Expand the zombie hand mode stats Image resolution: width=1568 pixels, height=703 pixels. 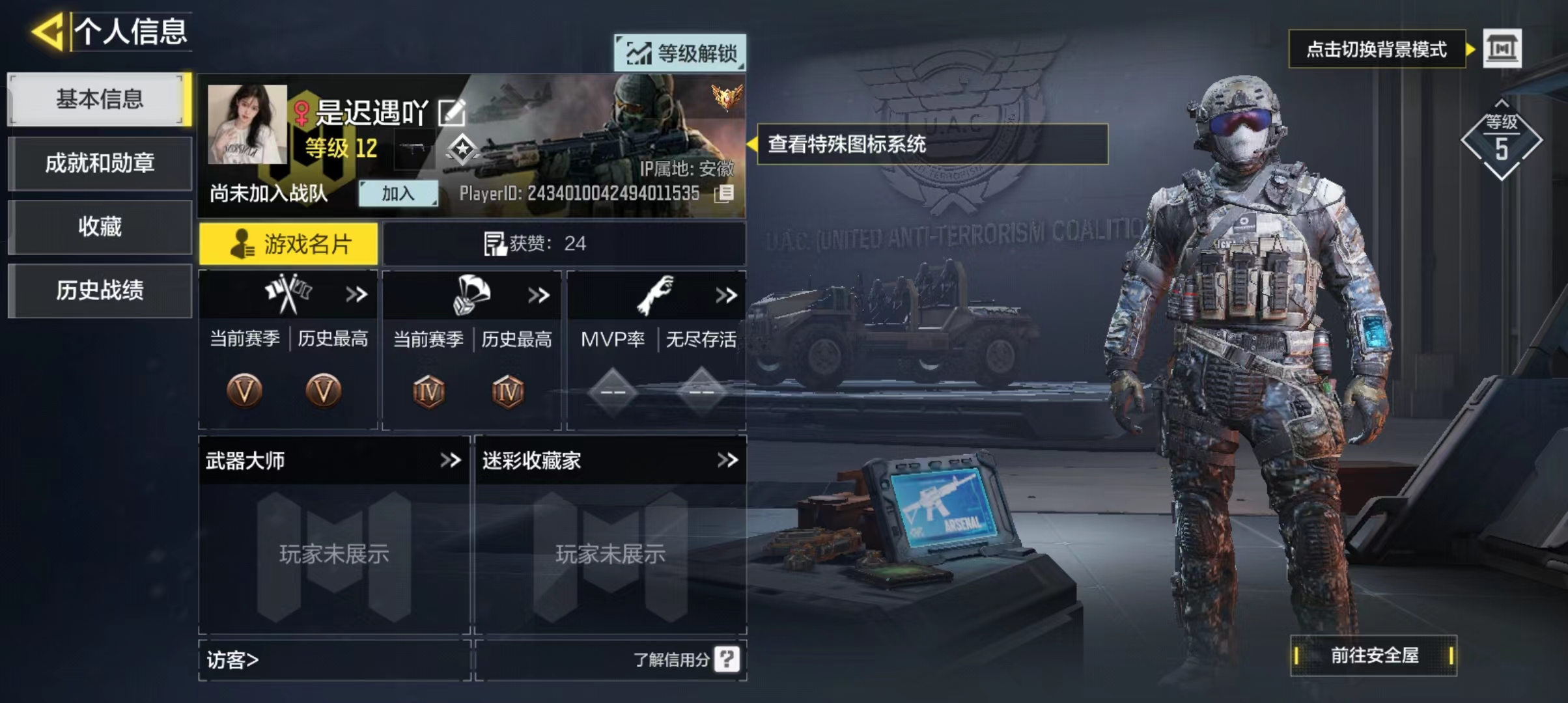(726, 296)
